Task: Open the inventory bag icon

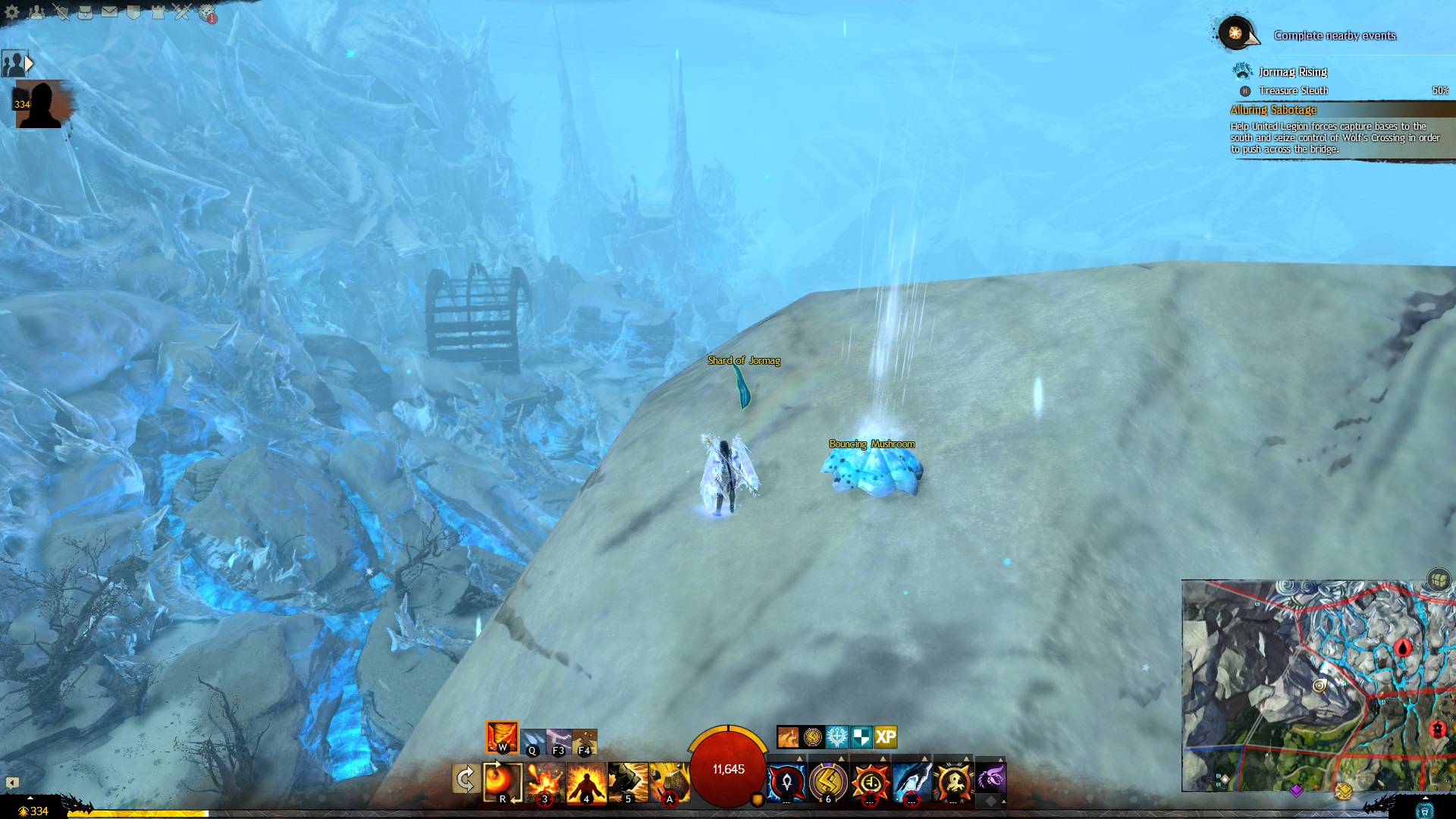Action: coord(85,11)
